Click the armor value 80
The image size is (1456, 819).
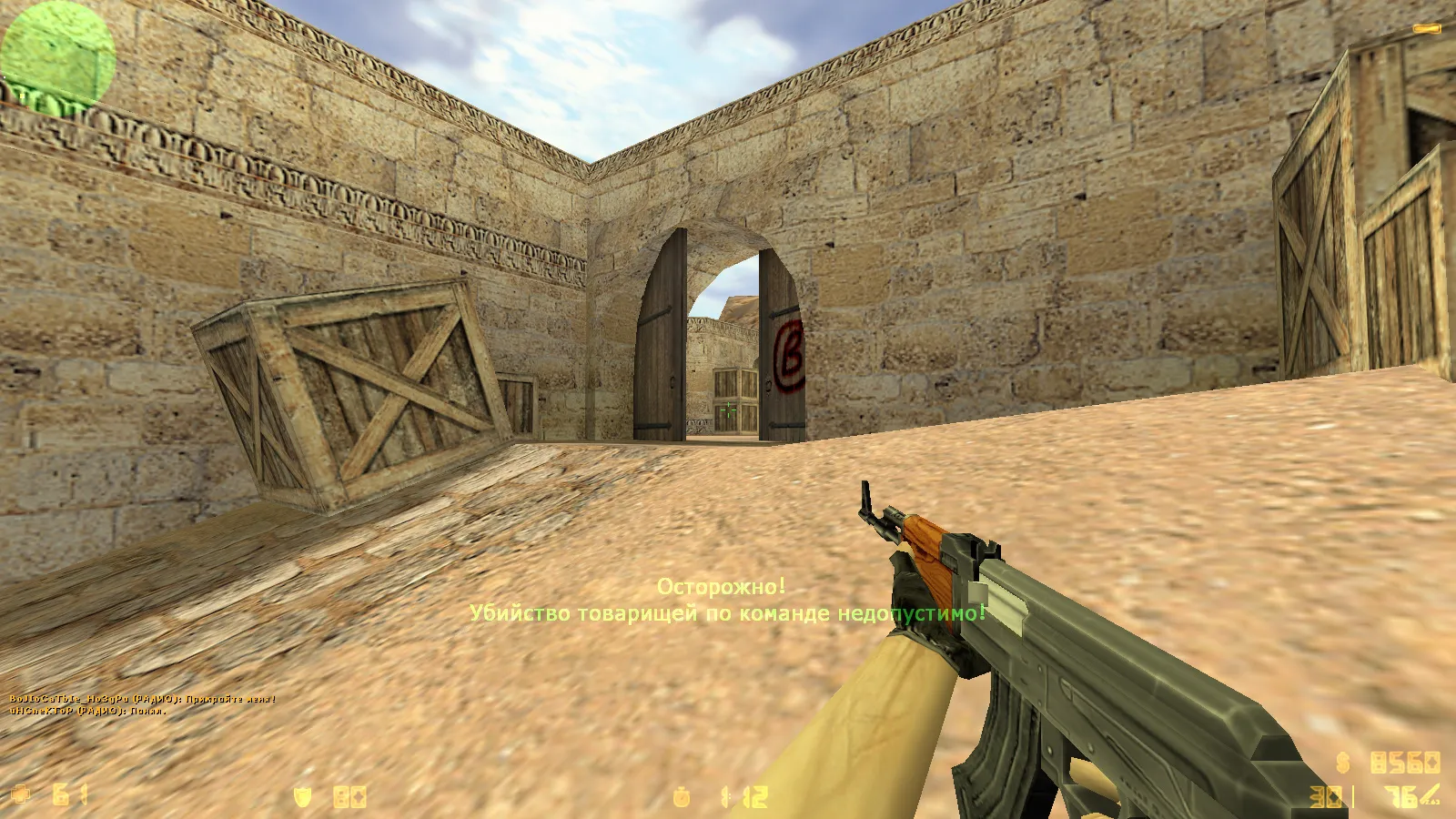coord(349,794)
